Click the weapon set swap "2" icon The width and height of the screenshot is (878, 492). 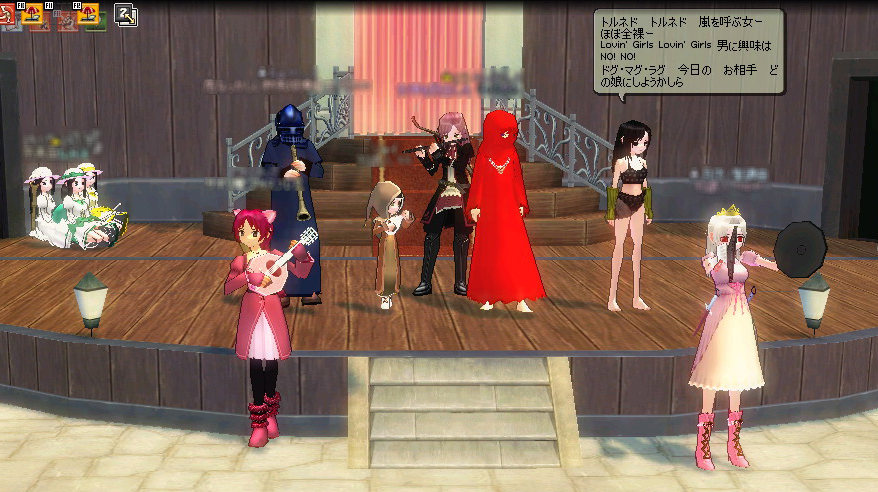coord(126,14)
